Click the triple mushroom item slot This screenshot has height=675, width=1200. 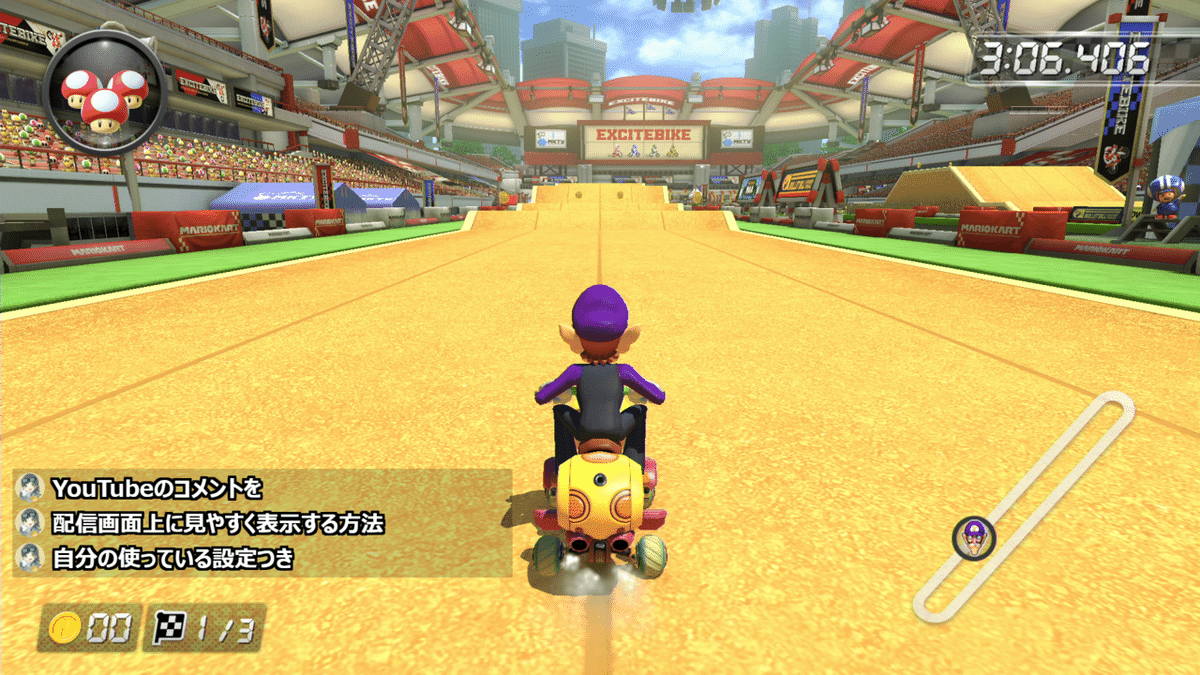(x=104, y=91)
